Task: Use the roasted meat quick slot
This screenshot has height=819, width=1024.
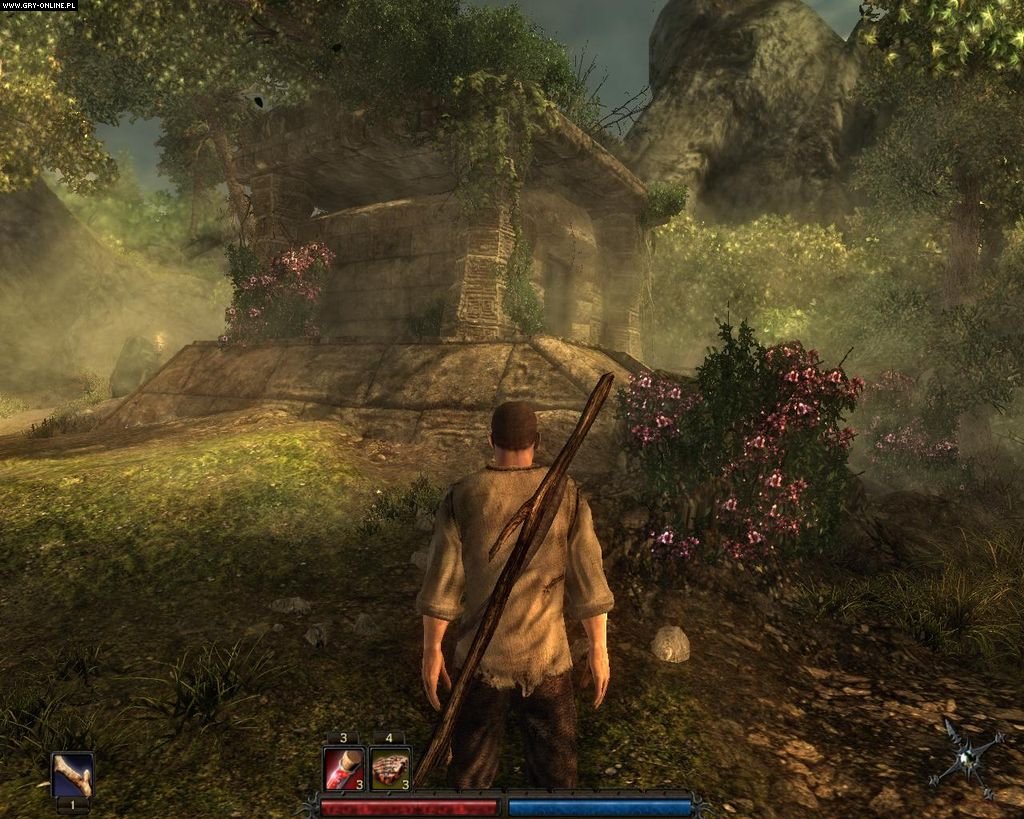Action: click(389, 769)
